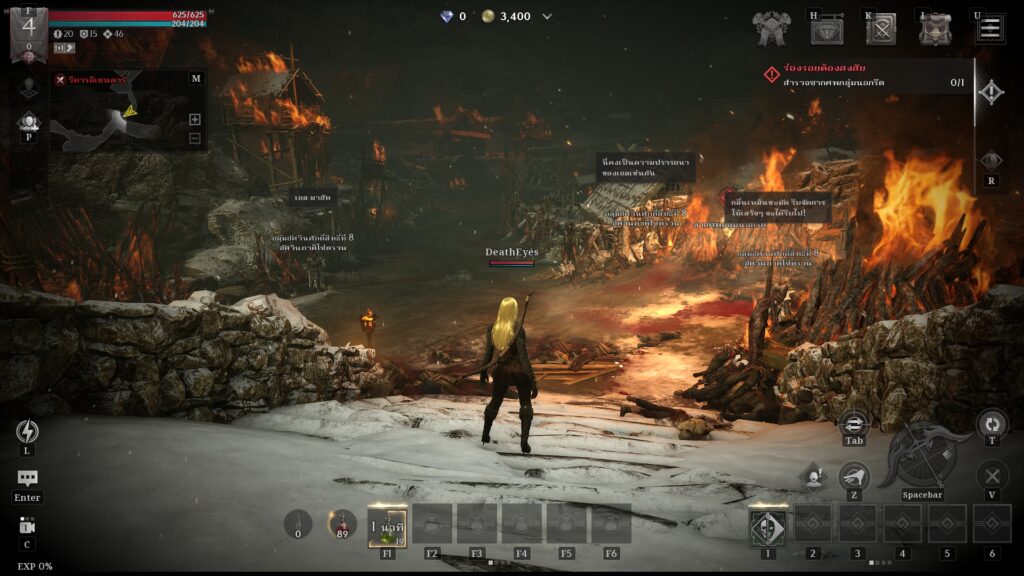Click the level 4 character banner
Screen dimensions: 1024x576
tap(28, 30)
